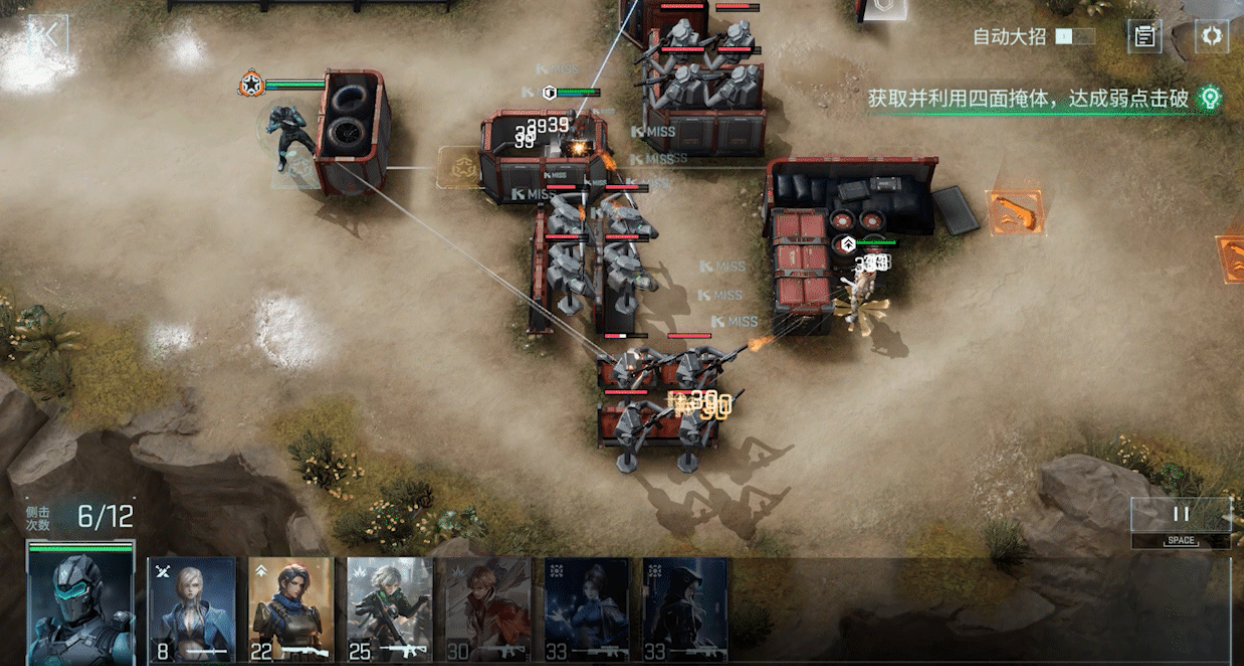
Task: Open the settings gear button
Action: [x=1212, y=36]
